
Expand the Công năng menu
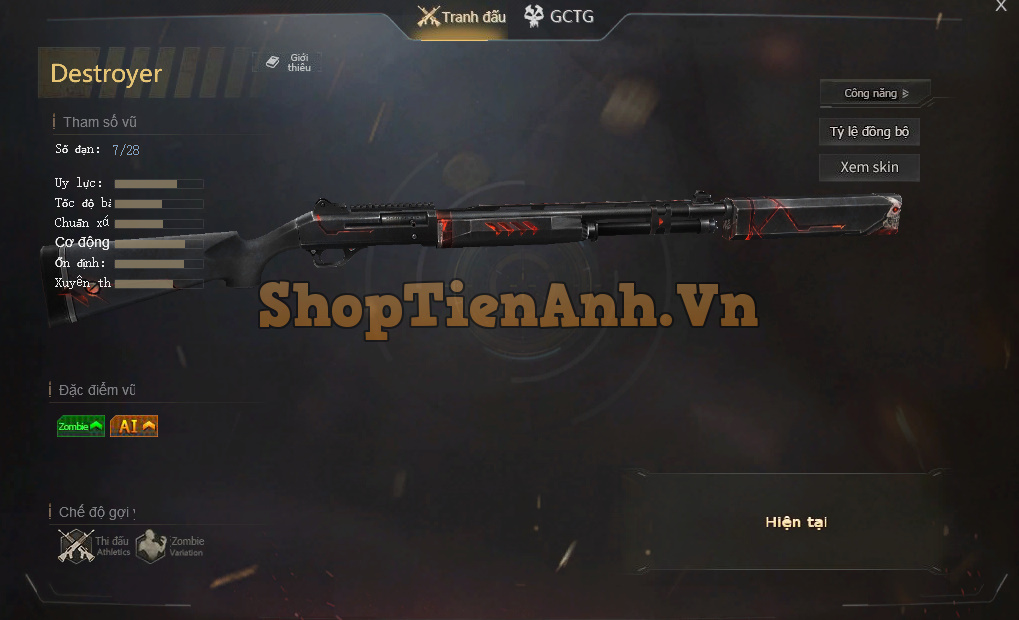[875, 93]
